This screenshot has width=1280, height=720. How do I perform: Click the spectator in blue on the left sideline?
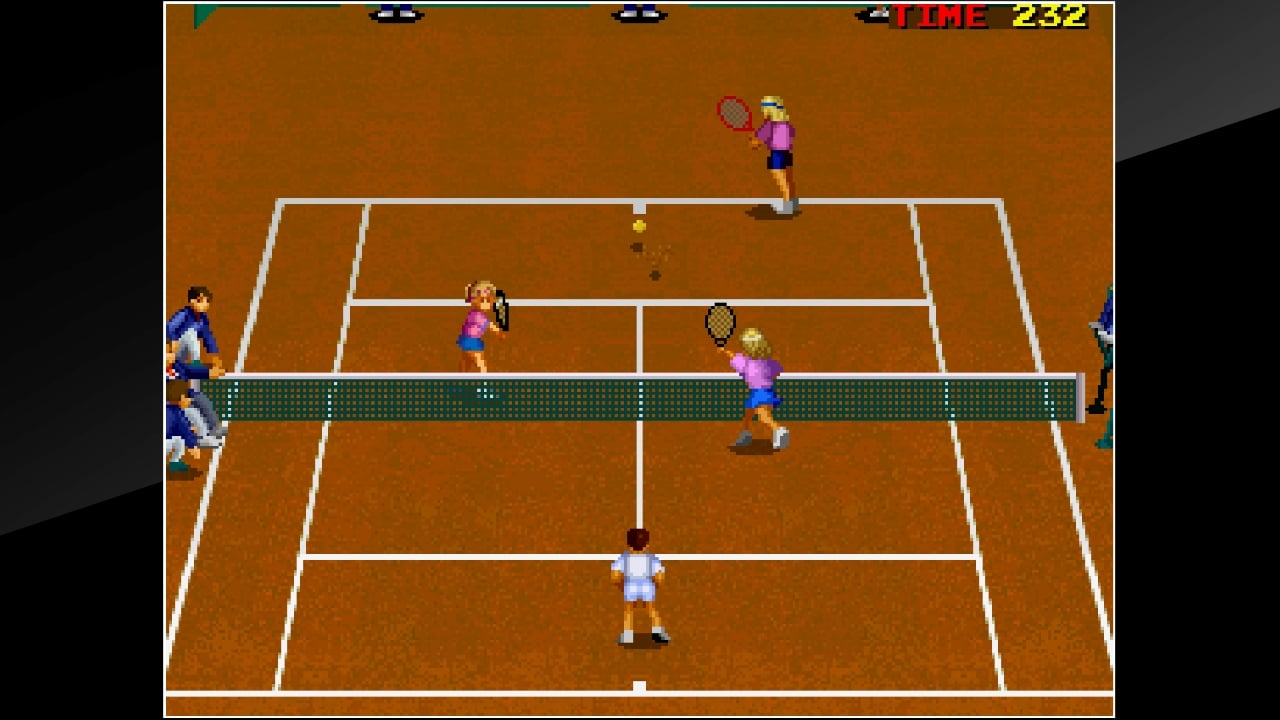tap(197, 320)
